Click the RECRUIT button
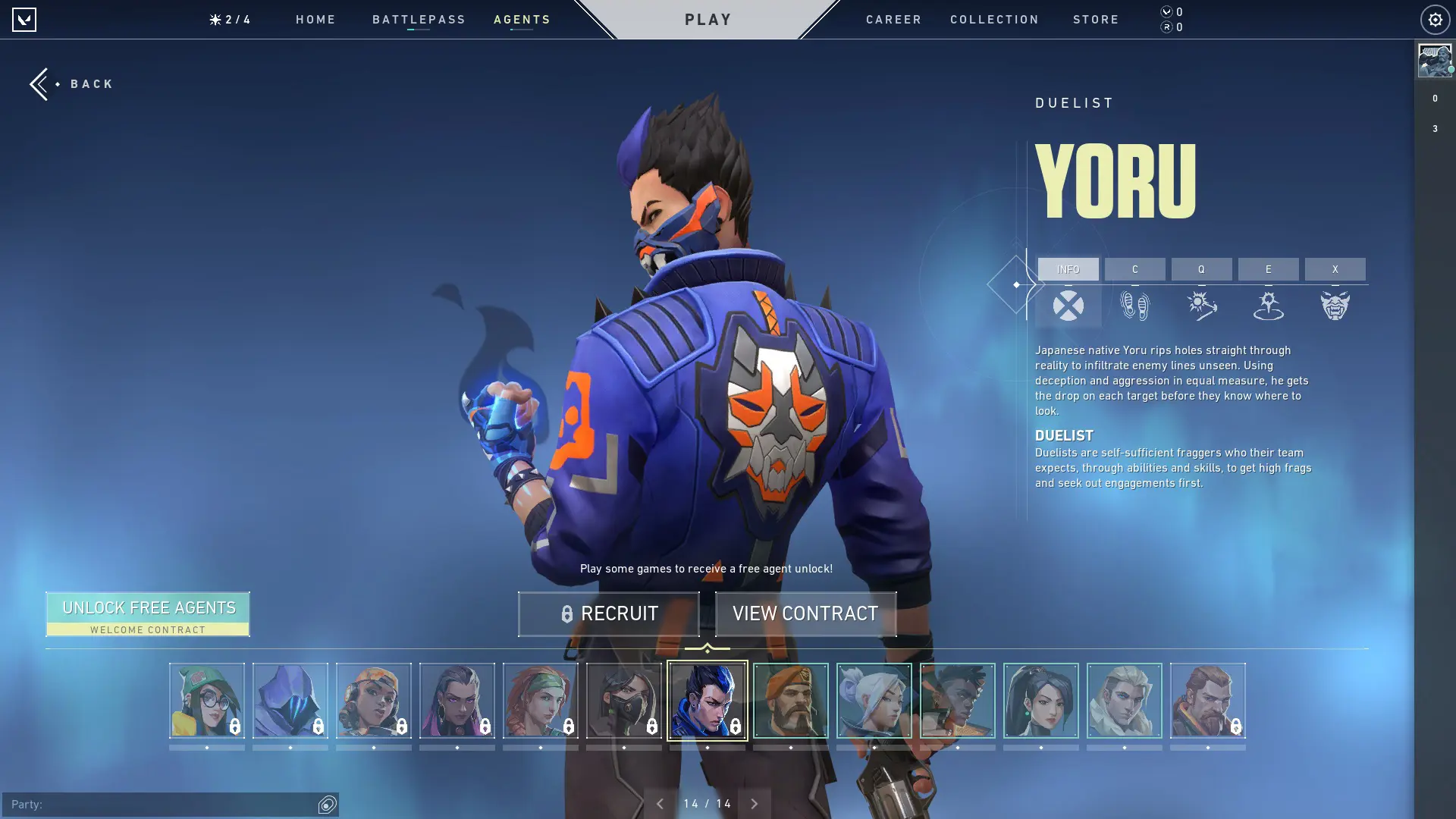 [x=609, y=613]
